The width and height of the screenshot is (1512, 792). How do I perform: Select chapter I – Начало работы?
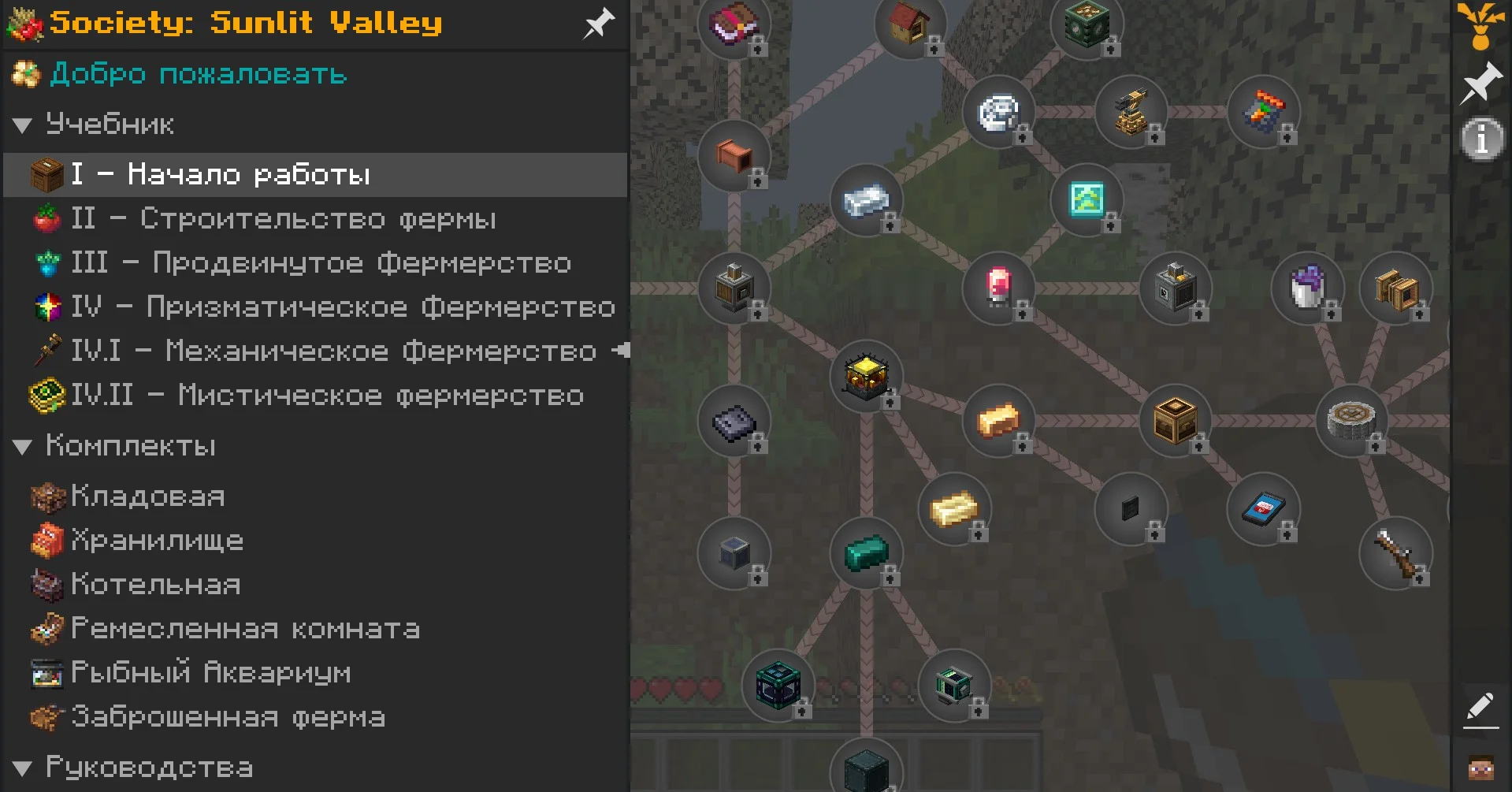click(221, 174)
